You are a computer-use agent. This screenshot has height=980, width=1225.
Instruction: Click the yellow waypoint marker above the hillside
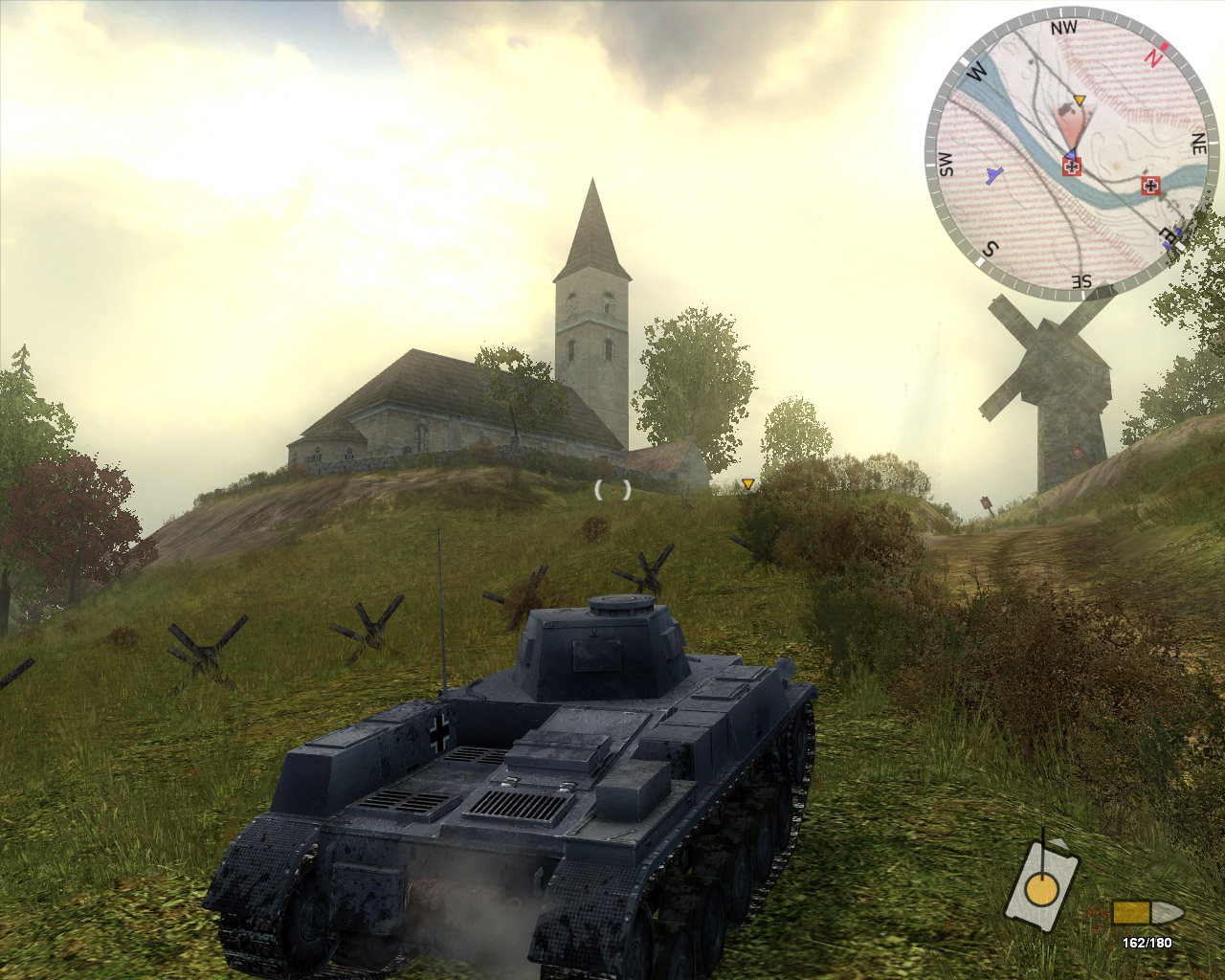point(747,484)
